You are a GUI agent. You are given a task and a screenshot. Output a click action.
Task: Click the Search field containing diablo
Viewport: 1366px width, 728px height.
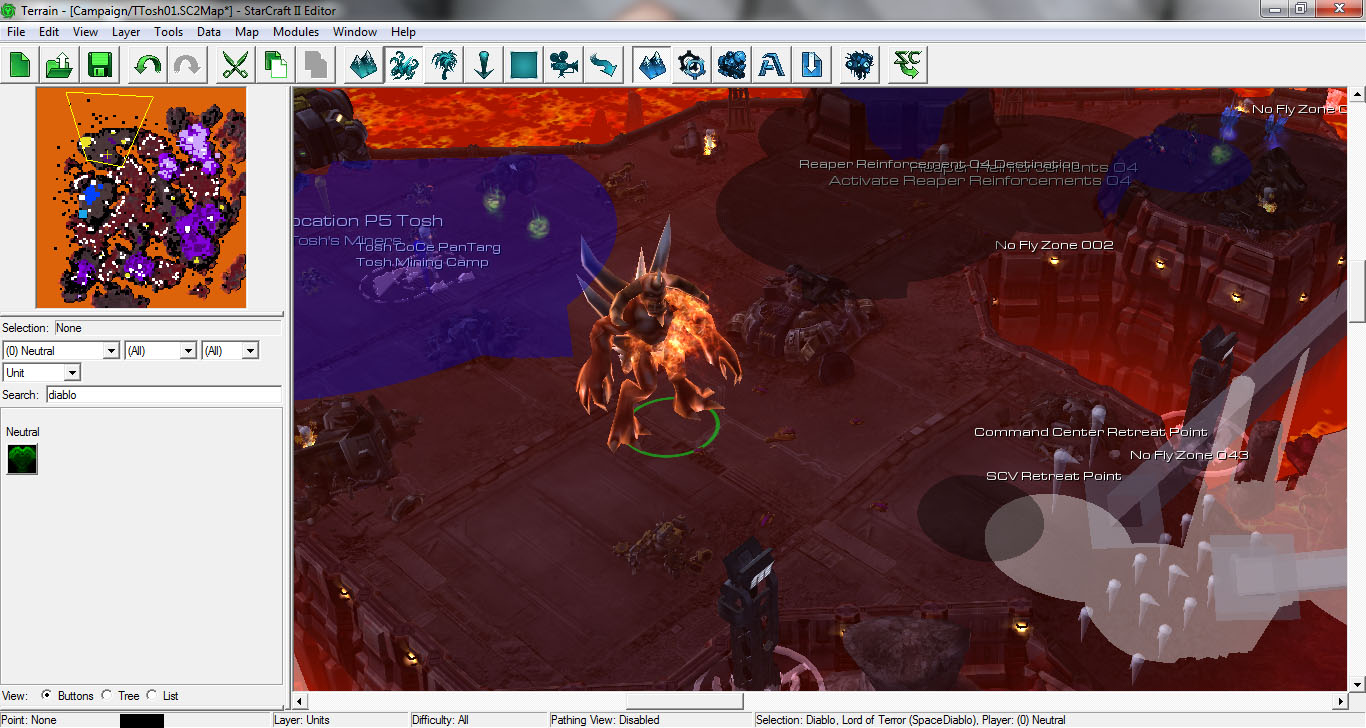(x=164, y=395)
